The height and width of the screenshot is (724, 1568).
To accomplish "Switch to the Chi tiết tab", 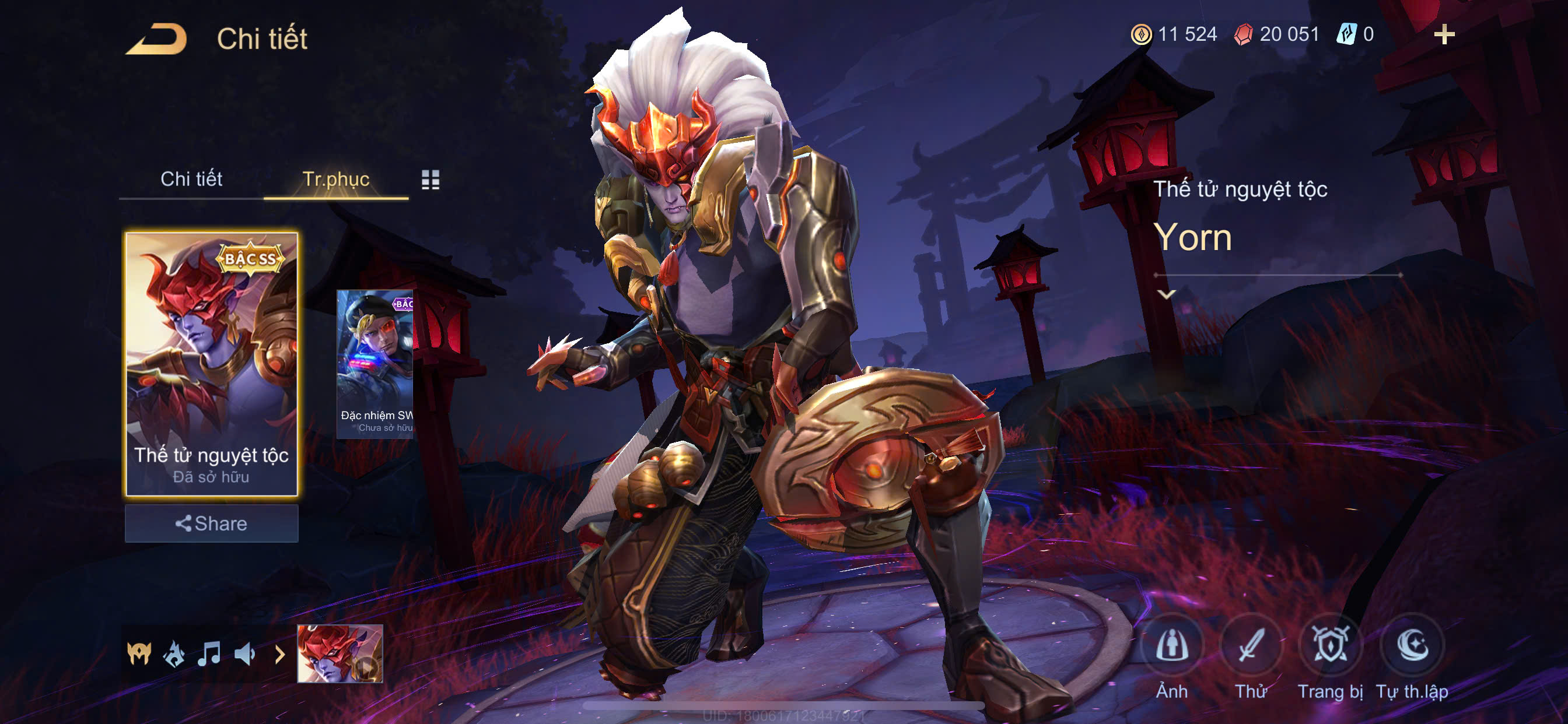I will 191,179.
